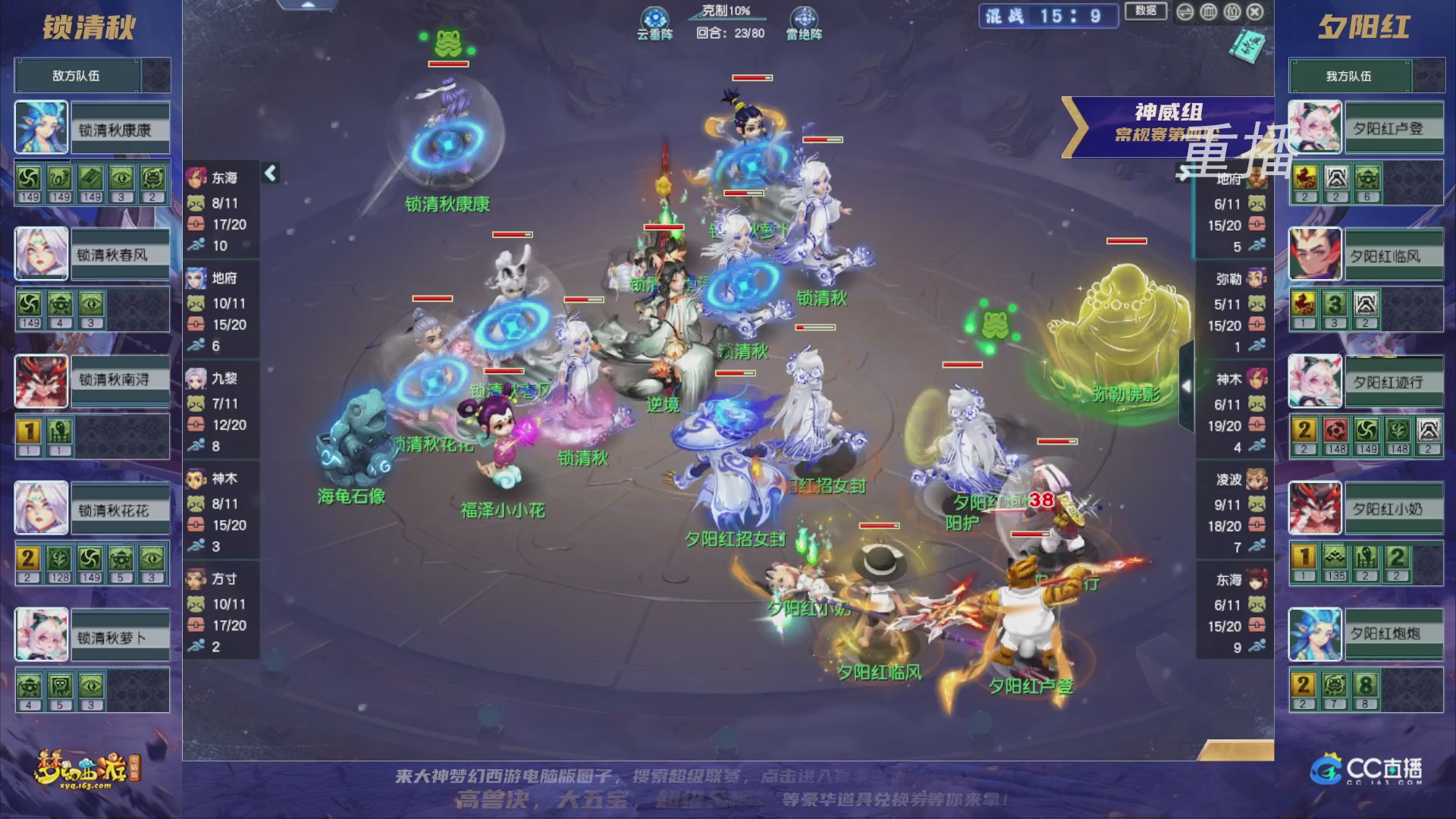
Task: Click the swap arrows icon beside 数据 button
Action: coord(1185,13)
